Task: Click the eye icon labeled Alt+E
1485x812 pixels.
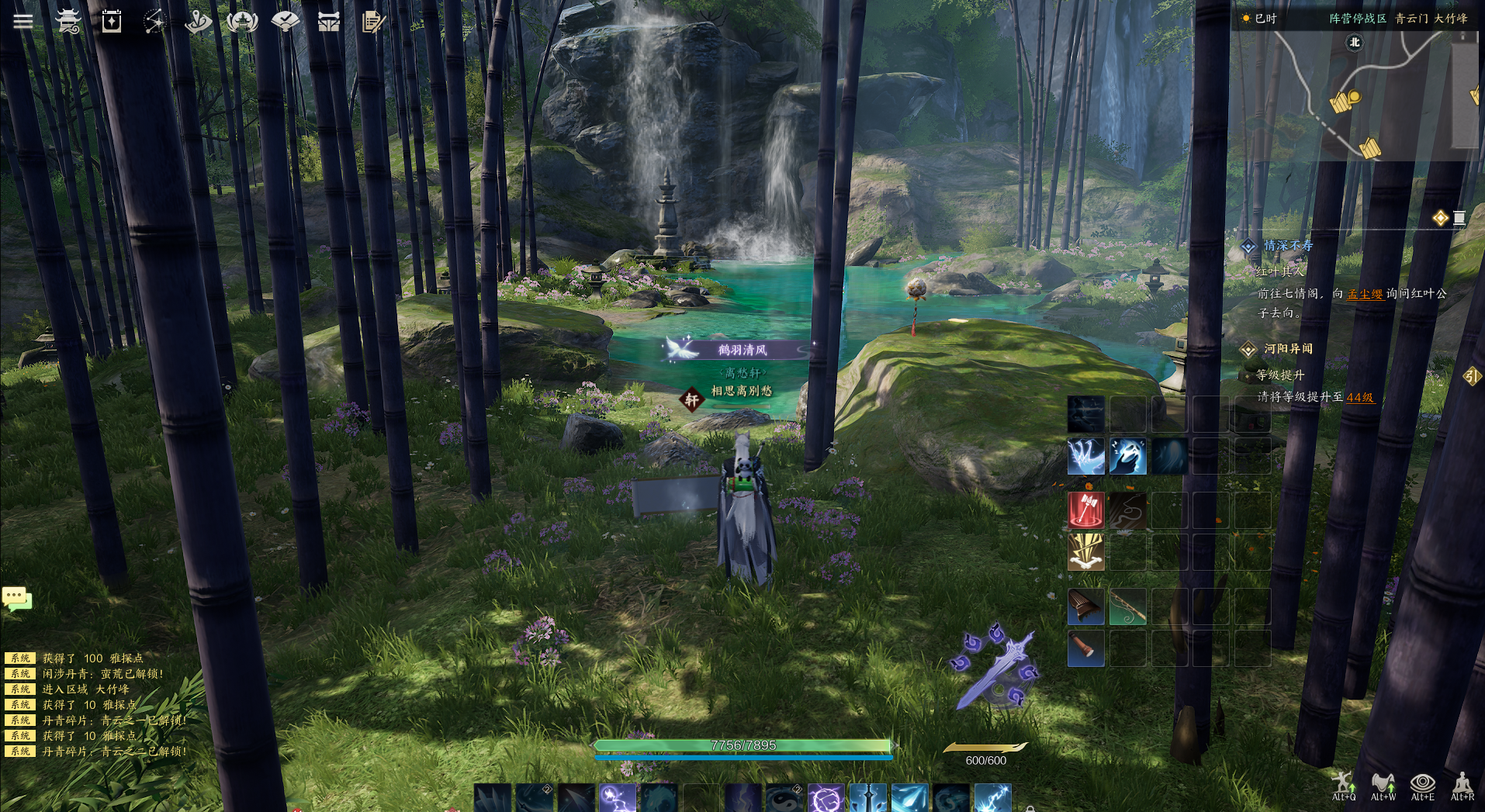Action: [1422, 783]
